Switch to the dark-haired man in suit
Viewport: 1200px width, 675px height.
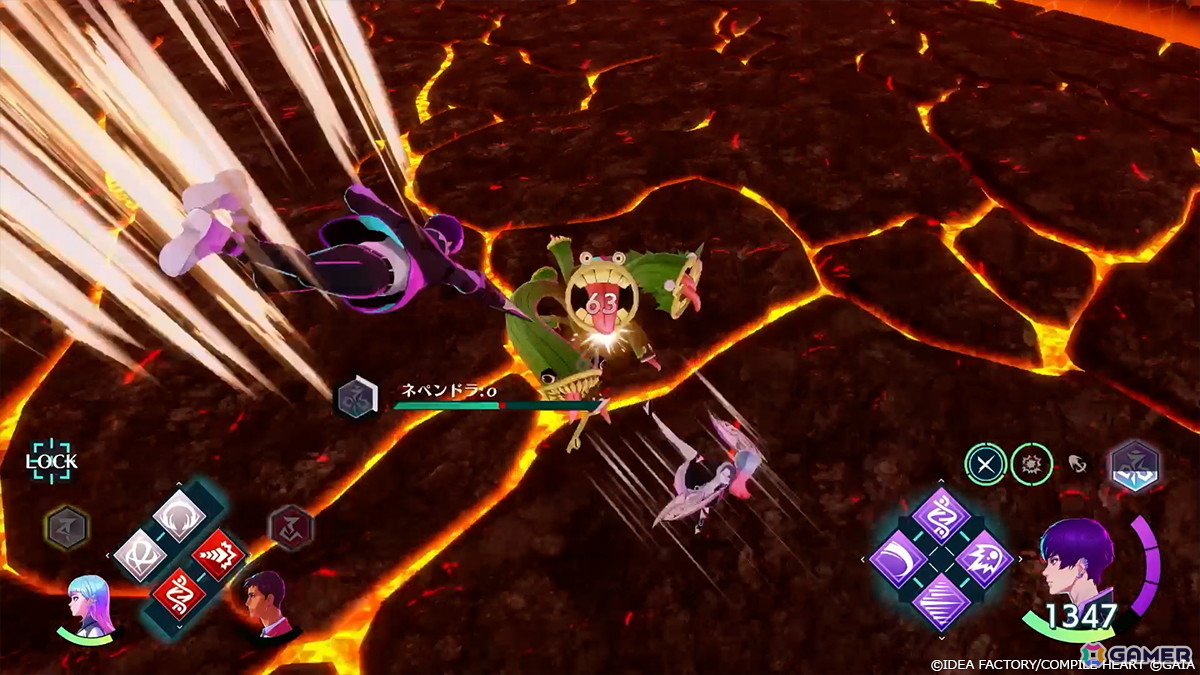tap(264, 603)
